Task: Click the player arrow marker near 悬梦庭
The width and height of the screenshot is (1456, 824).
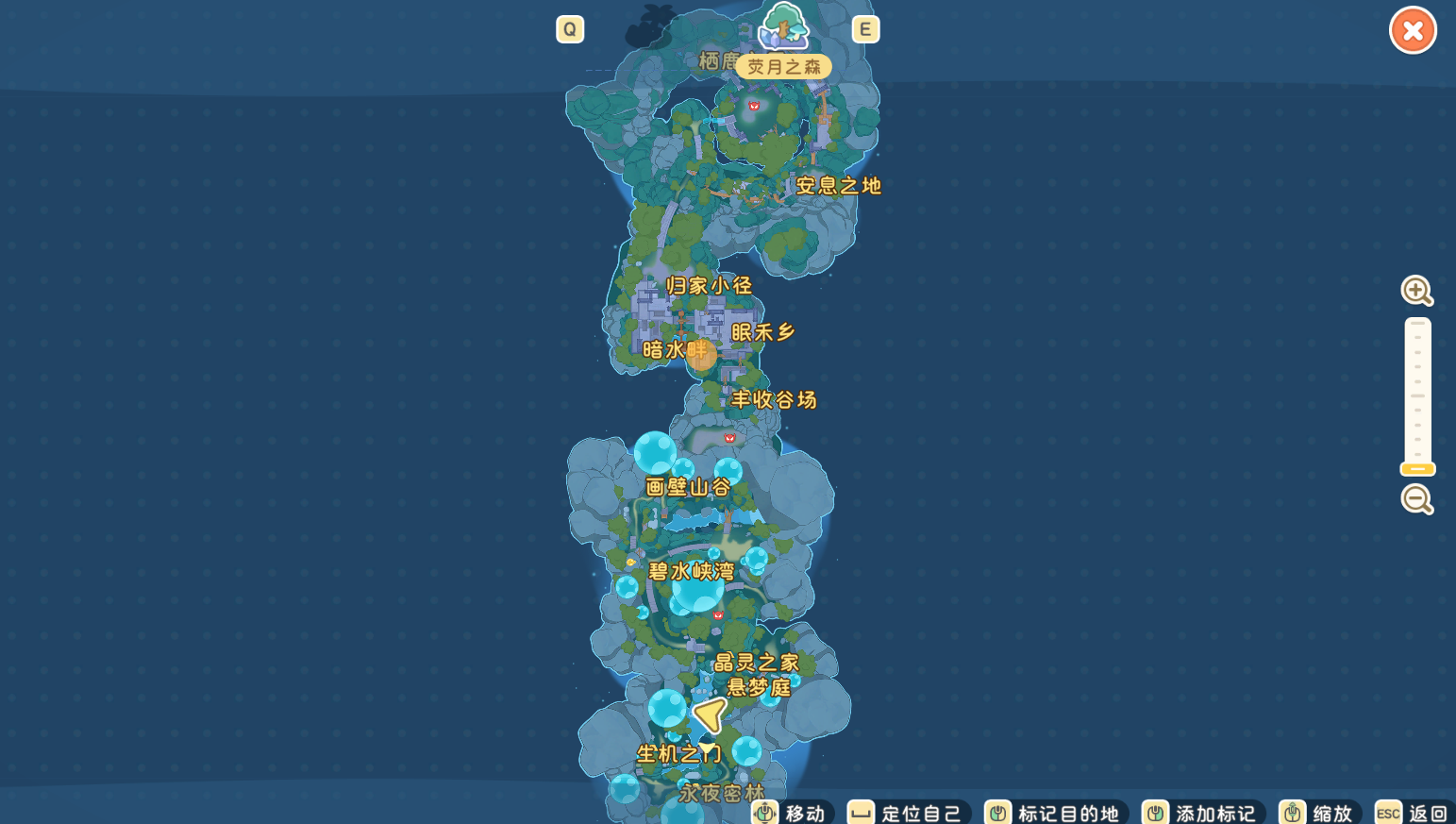Action: 708,716
